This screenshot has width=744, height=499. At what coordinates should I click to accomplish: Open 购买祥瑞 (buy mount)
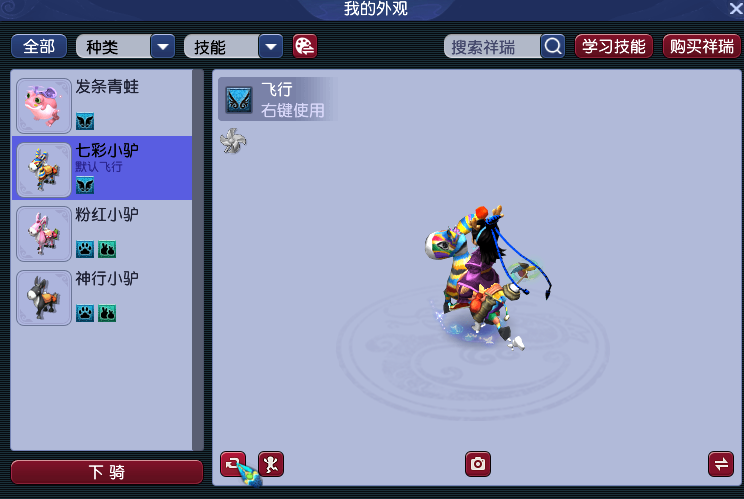(702, 47)
